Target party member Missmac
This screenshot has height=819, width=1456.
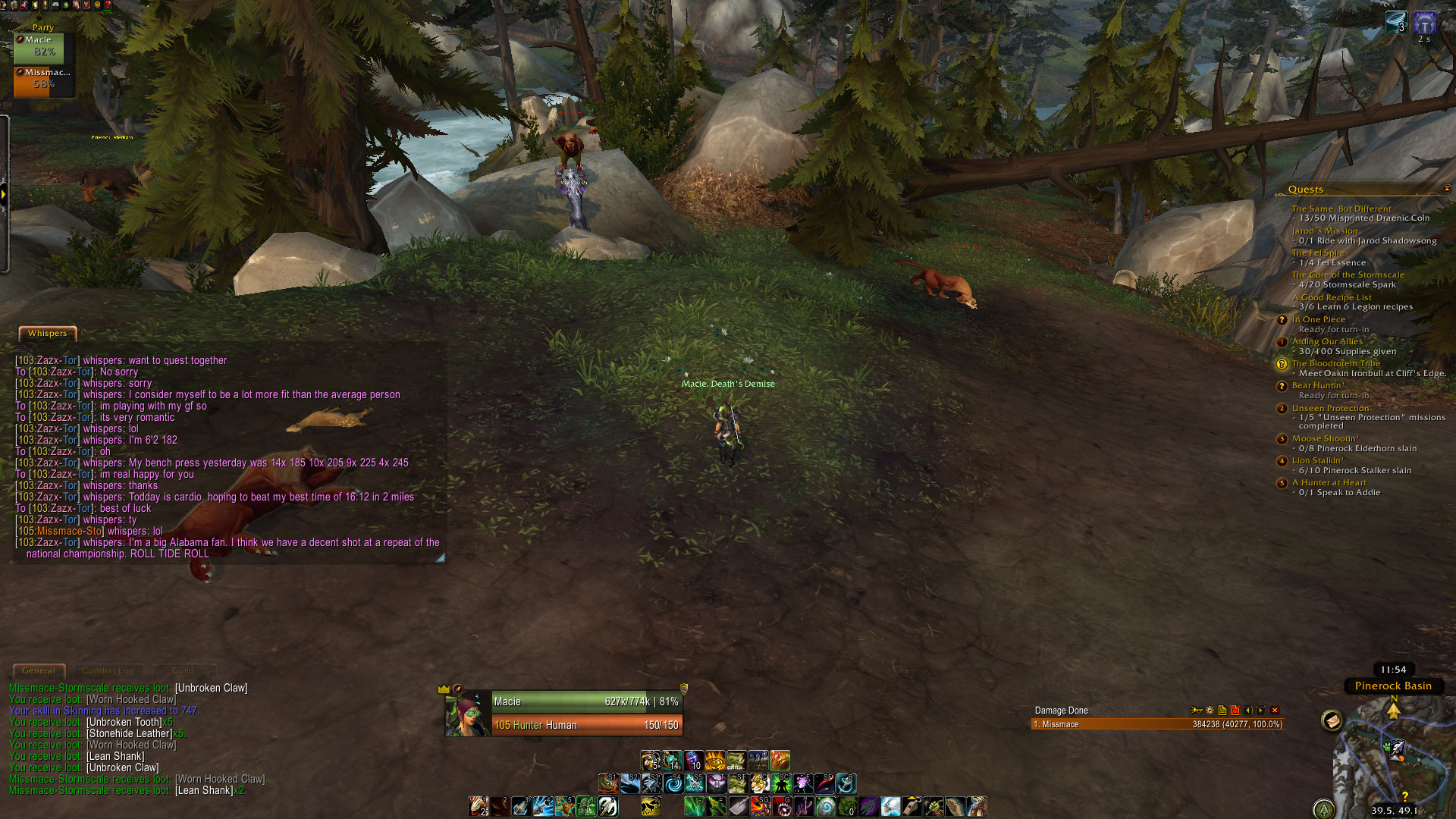43,80
